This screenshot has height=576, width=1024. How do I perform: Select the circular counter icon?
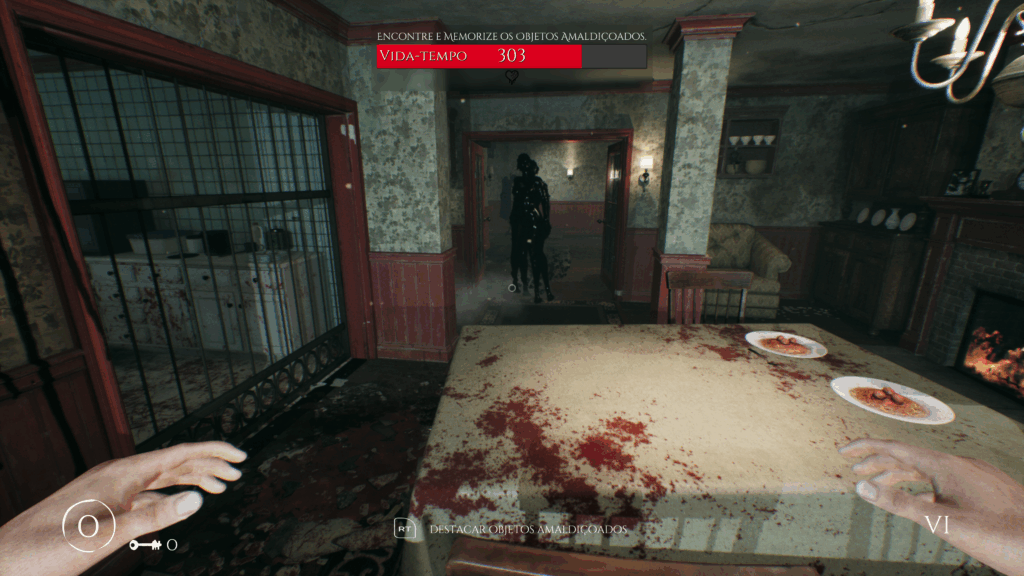pos(89,525)
